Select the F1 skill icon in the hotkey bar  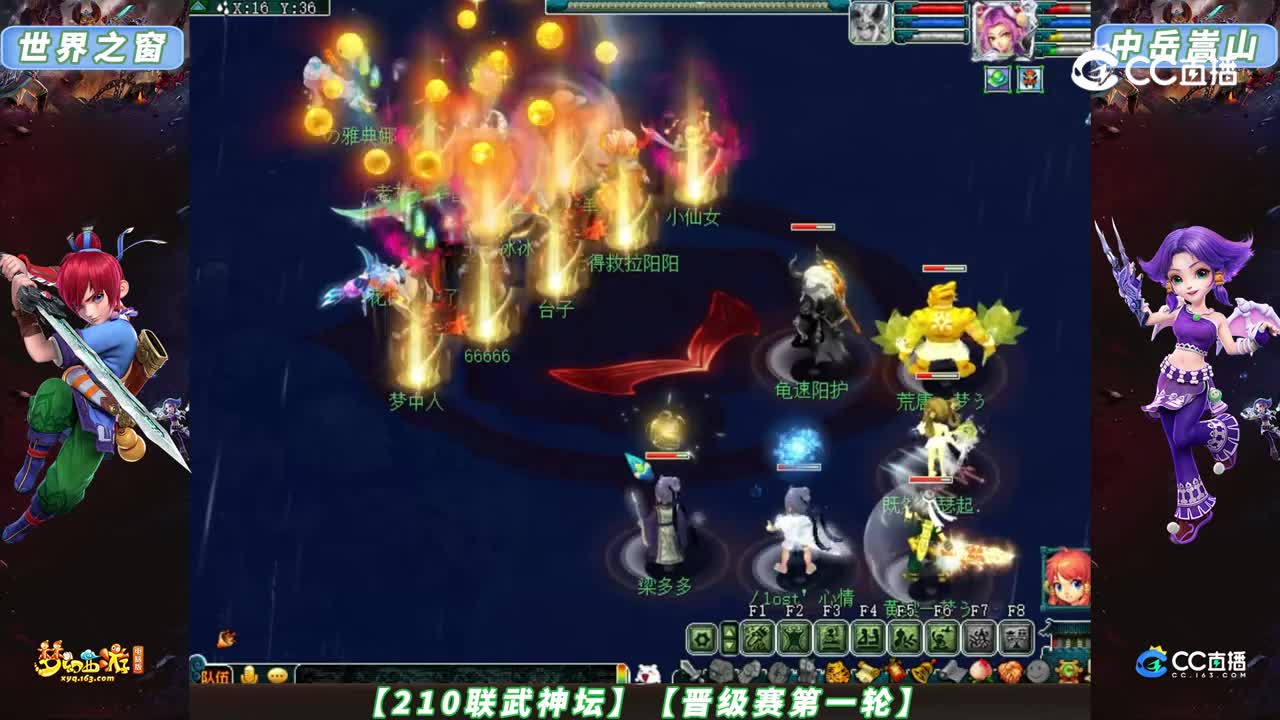756,638
